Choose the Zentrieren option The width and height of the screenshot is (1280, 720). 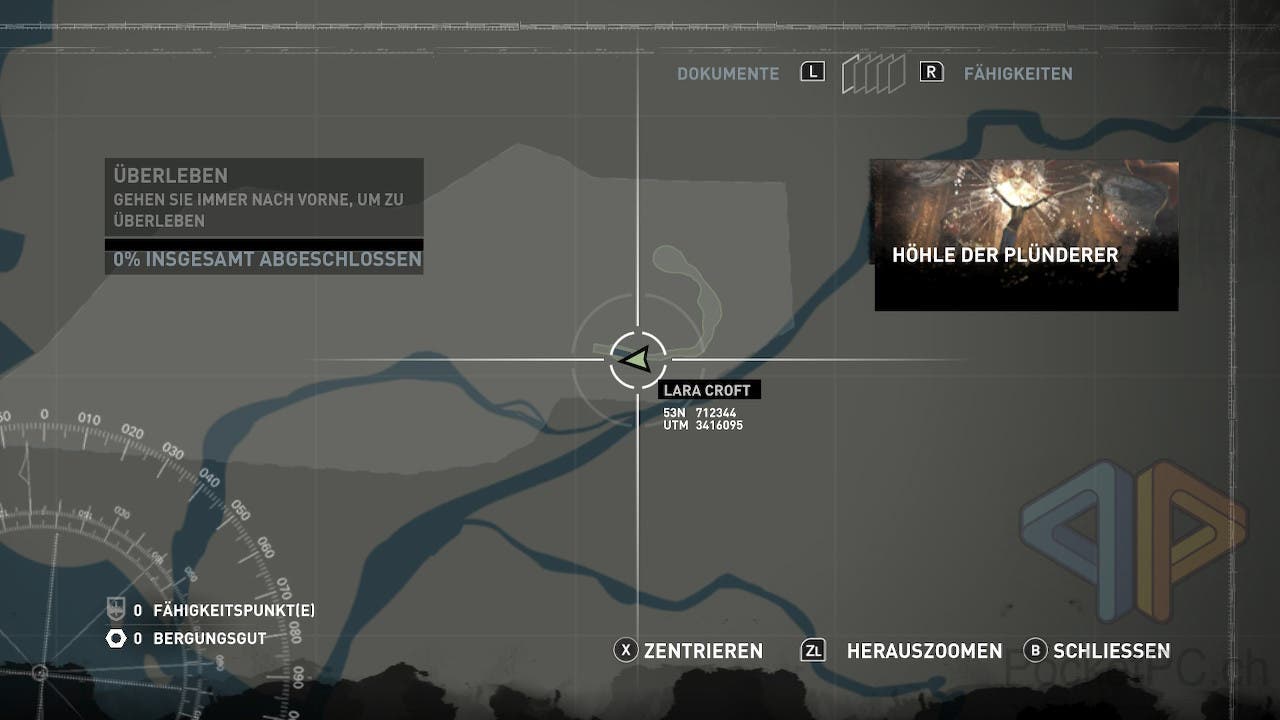point(702,651)
